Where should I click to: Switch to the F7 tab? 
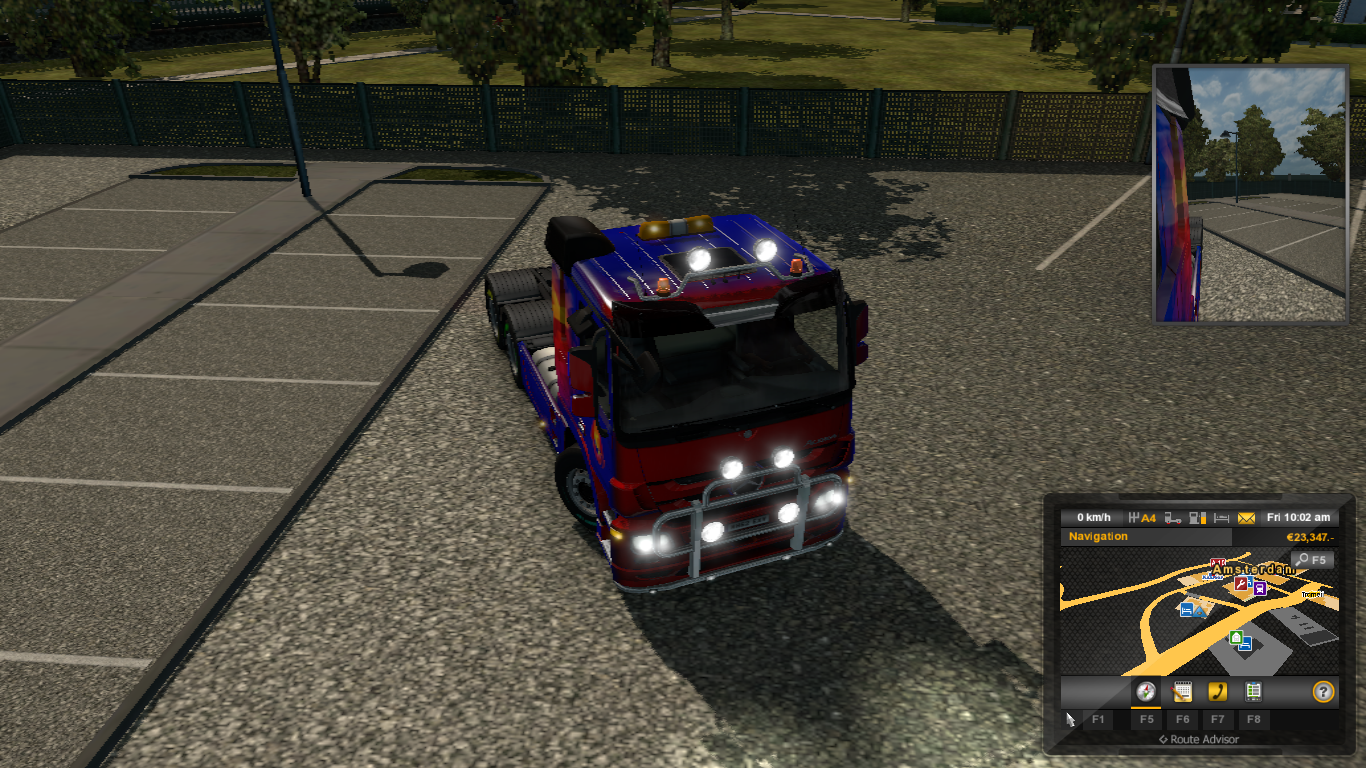pos(1218,720)
